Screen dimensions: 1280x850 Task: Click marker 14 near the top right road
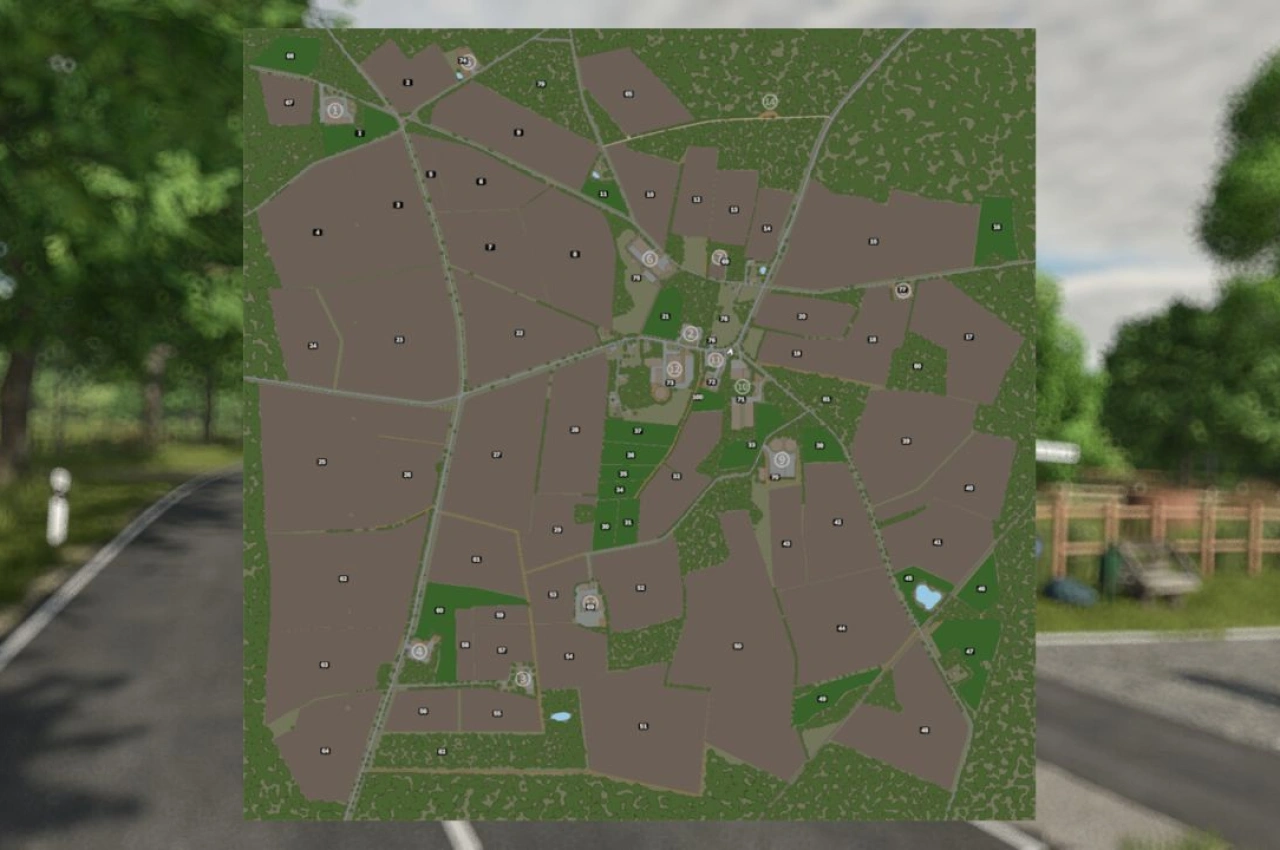click(770, 102)
